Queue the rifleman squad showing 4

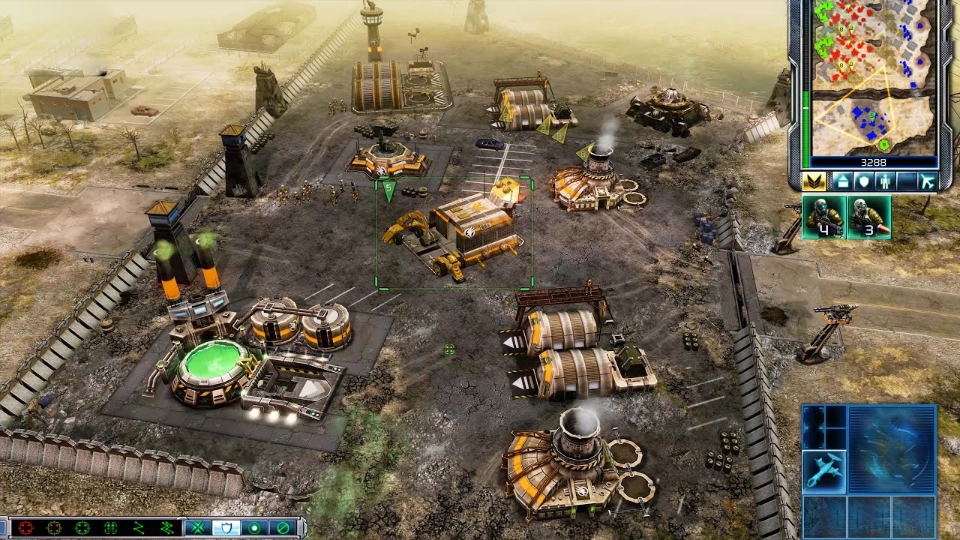pos(823,217)
